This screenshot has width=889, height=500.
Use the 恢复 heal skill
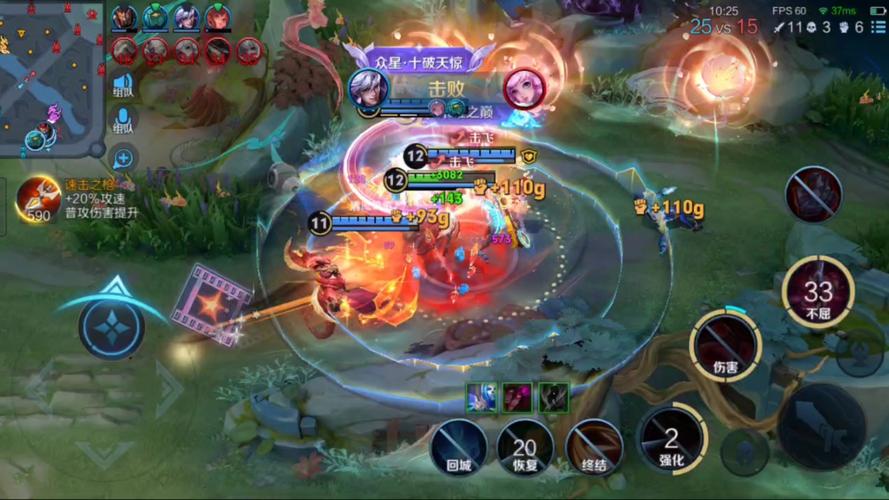525,445
